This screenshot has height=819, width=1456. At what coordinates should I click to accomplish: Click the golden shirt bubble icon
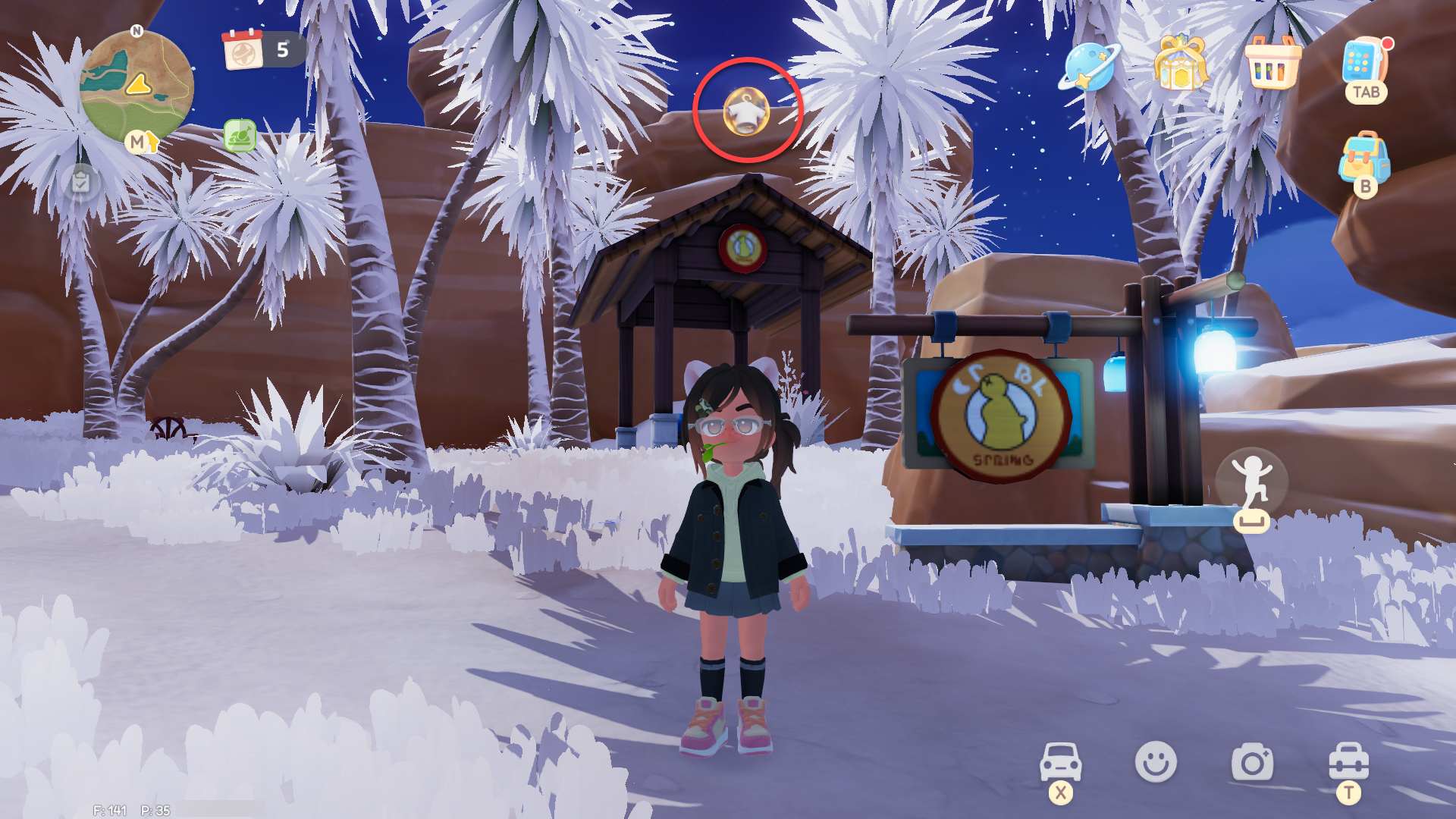(x=747, y=111)
